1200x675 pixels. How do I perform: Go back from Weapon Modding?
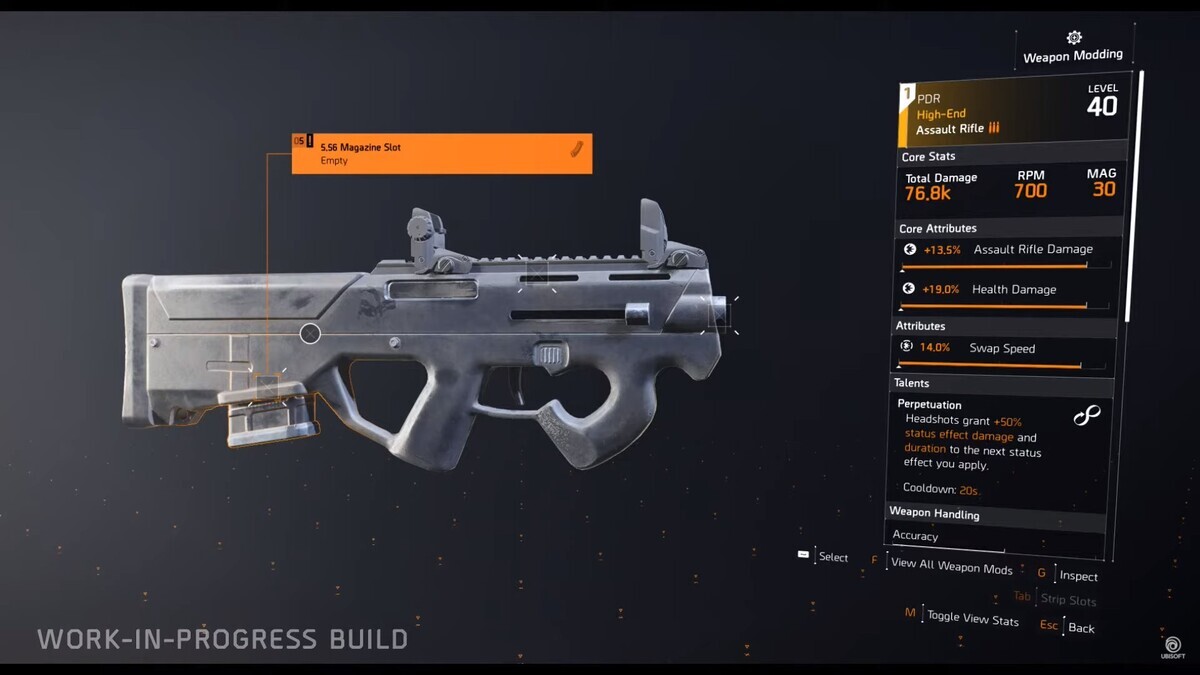[1080, 627]
